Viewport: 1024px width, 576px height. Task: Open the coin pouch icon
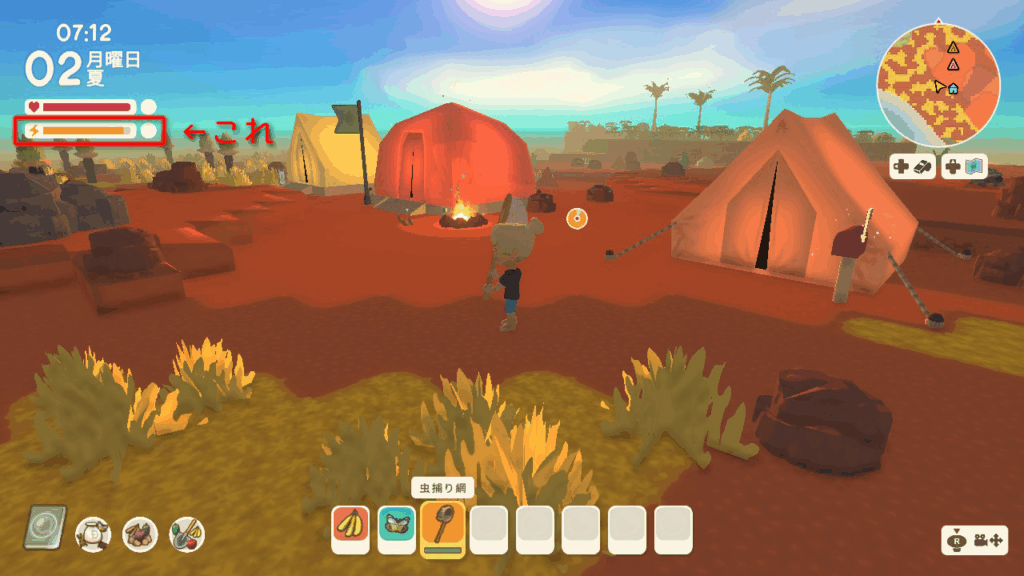(93, 534)
